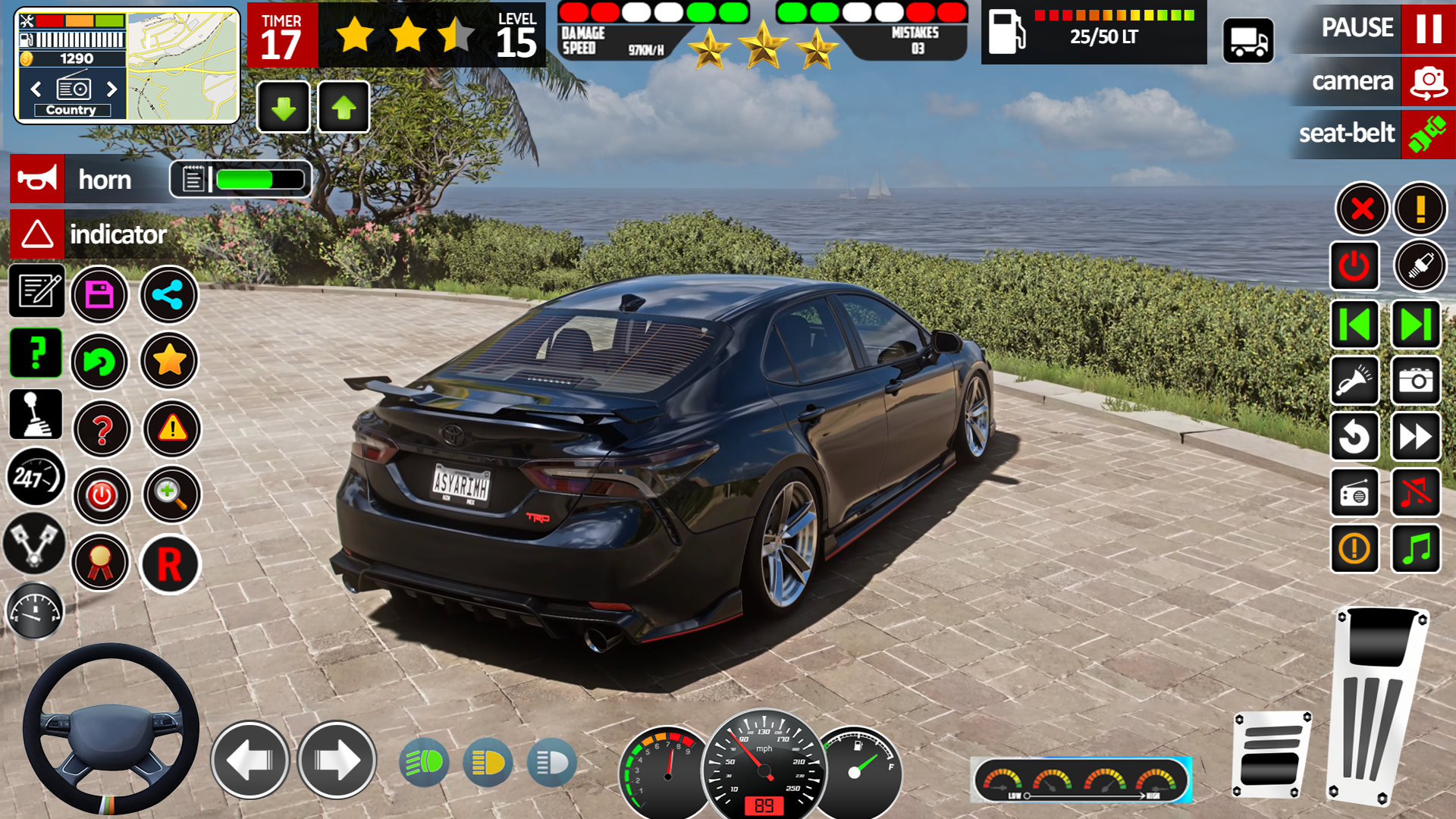The image size is (1456, 819).
Task: Sound the horn button
Action: (x=37, y=180)
